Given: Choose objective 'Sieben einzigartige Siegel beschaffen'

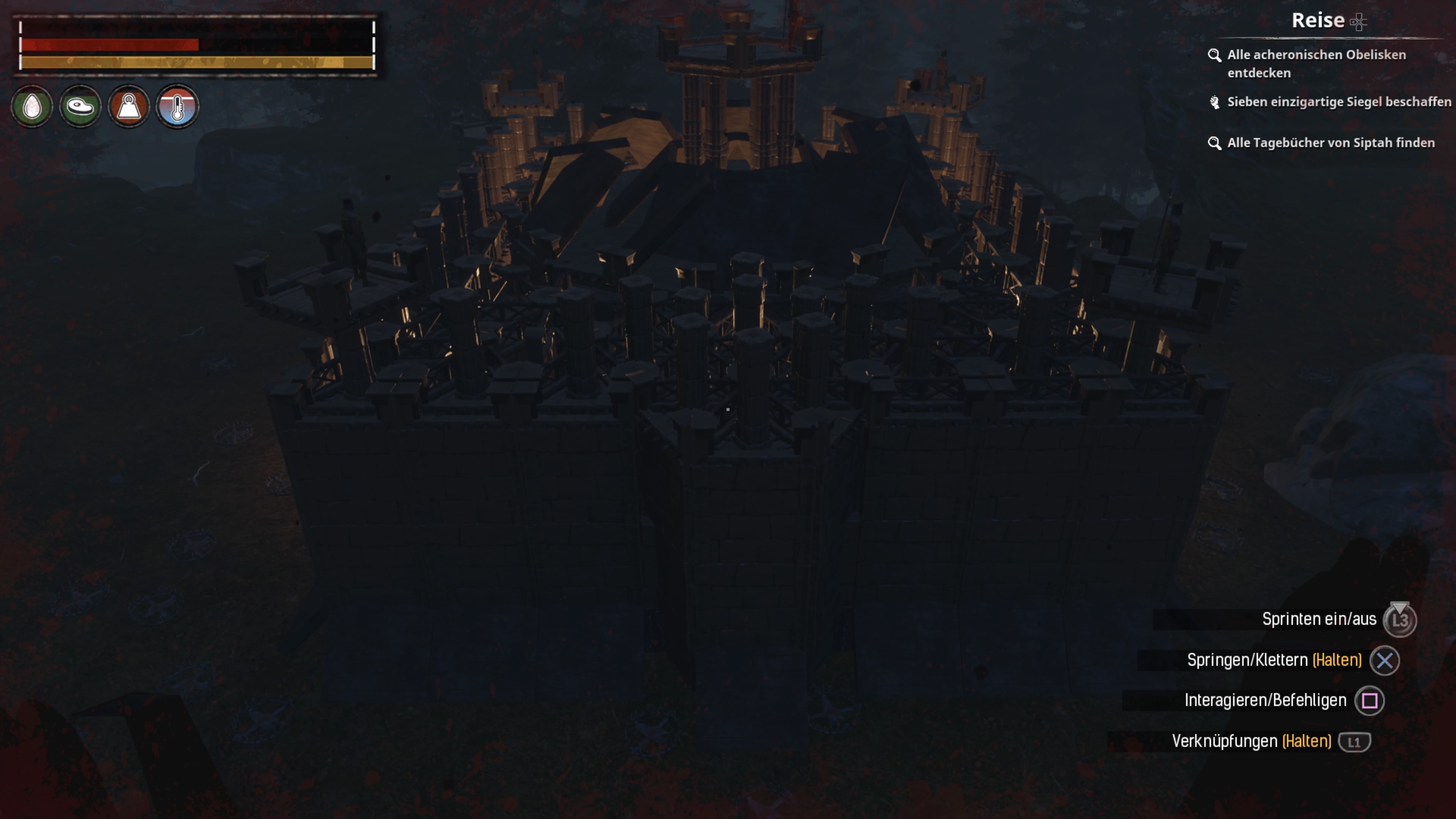Looking at the screenshot, I should click(1338, 102).
